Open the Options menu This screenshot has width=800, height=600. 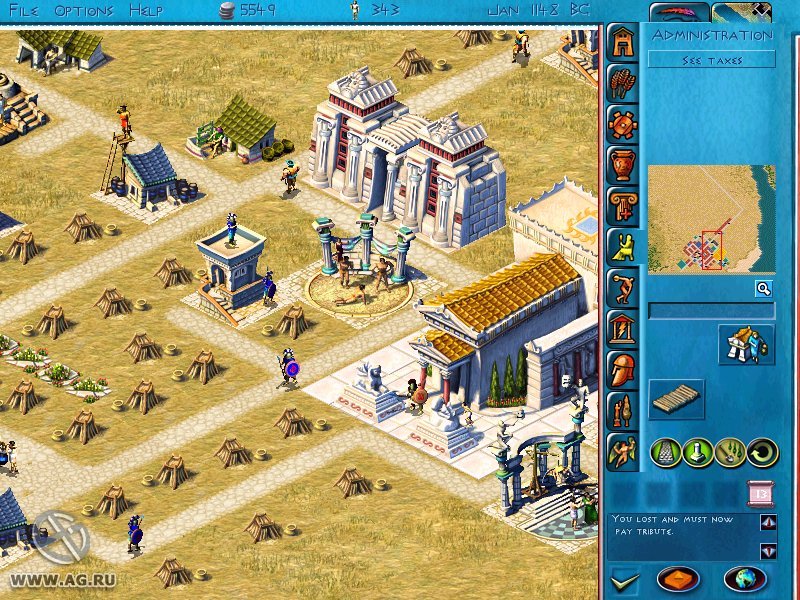click(x=83, y=10)
